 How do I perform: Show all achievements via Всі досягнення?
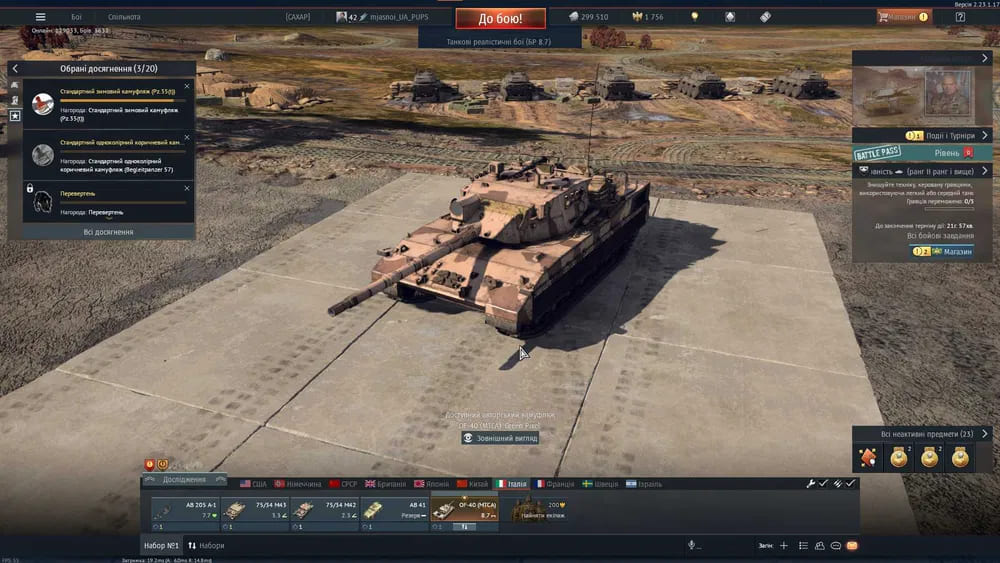(x=108, y=232)
